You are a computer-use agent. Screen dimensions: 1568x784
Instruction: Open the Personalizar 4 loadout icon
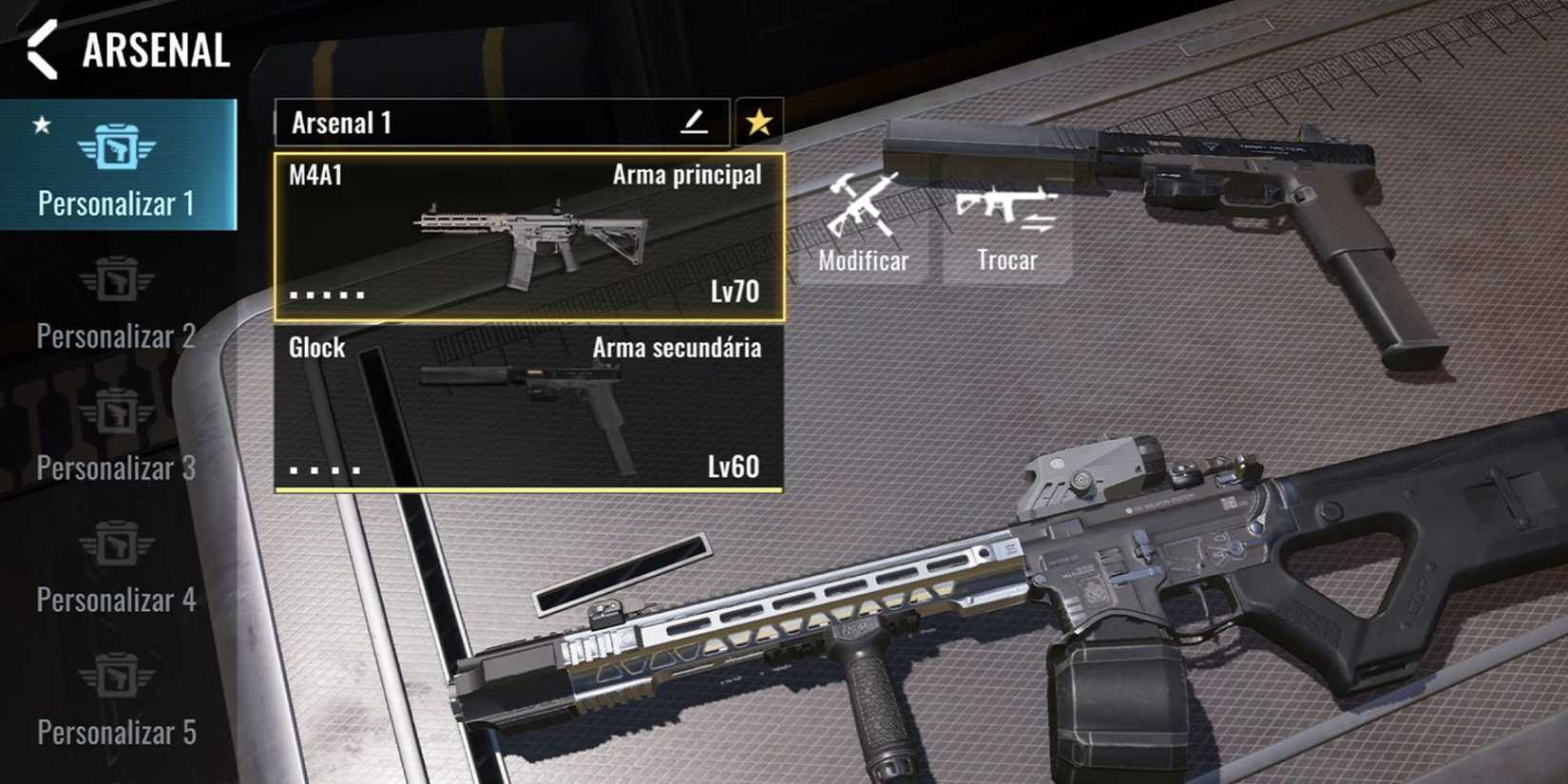118,544
